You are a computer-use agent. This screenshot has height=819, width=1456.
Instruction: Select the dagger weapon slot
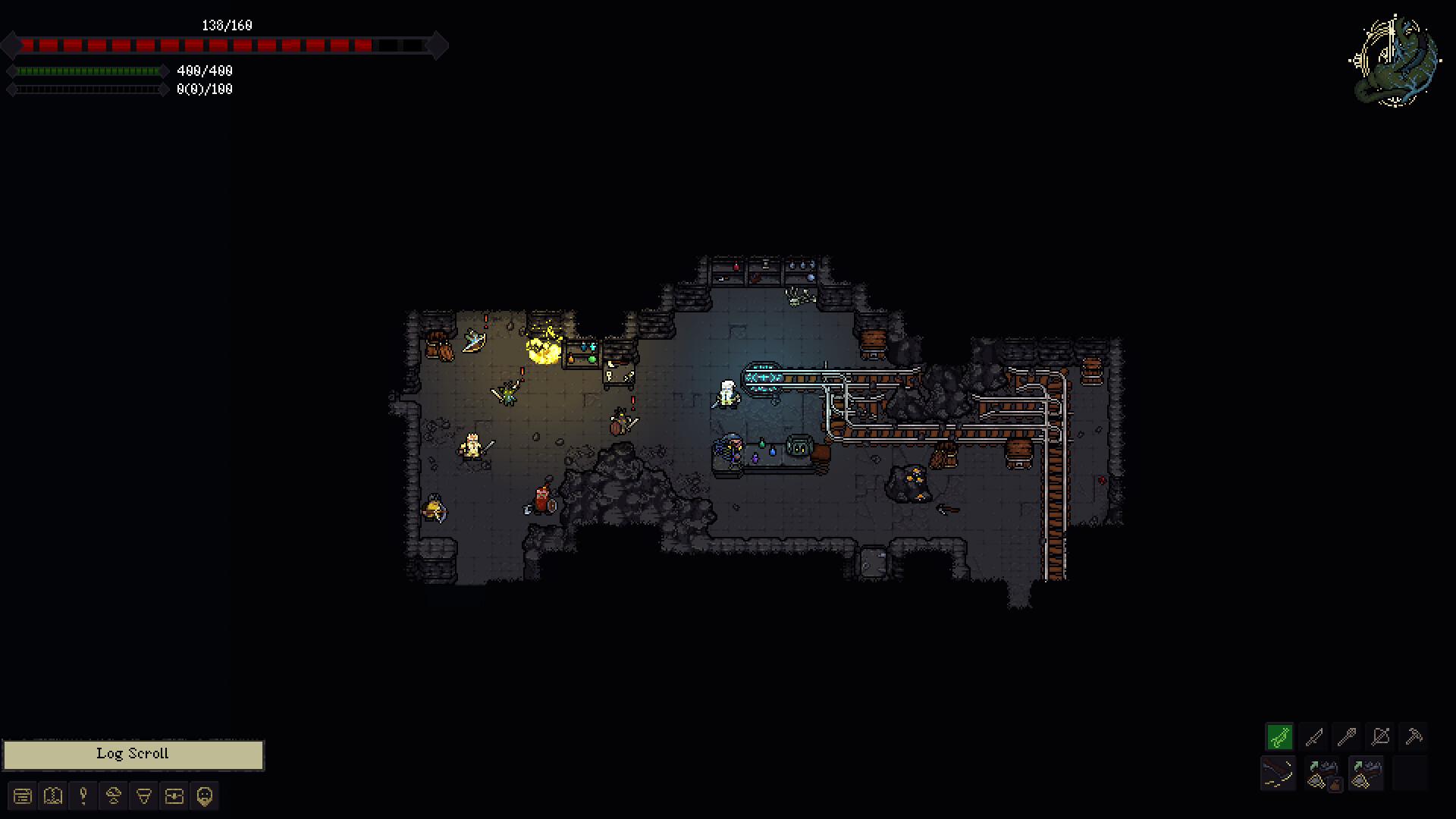pyautogui.click(x=1315, y=736)
